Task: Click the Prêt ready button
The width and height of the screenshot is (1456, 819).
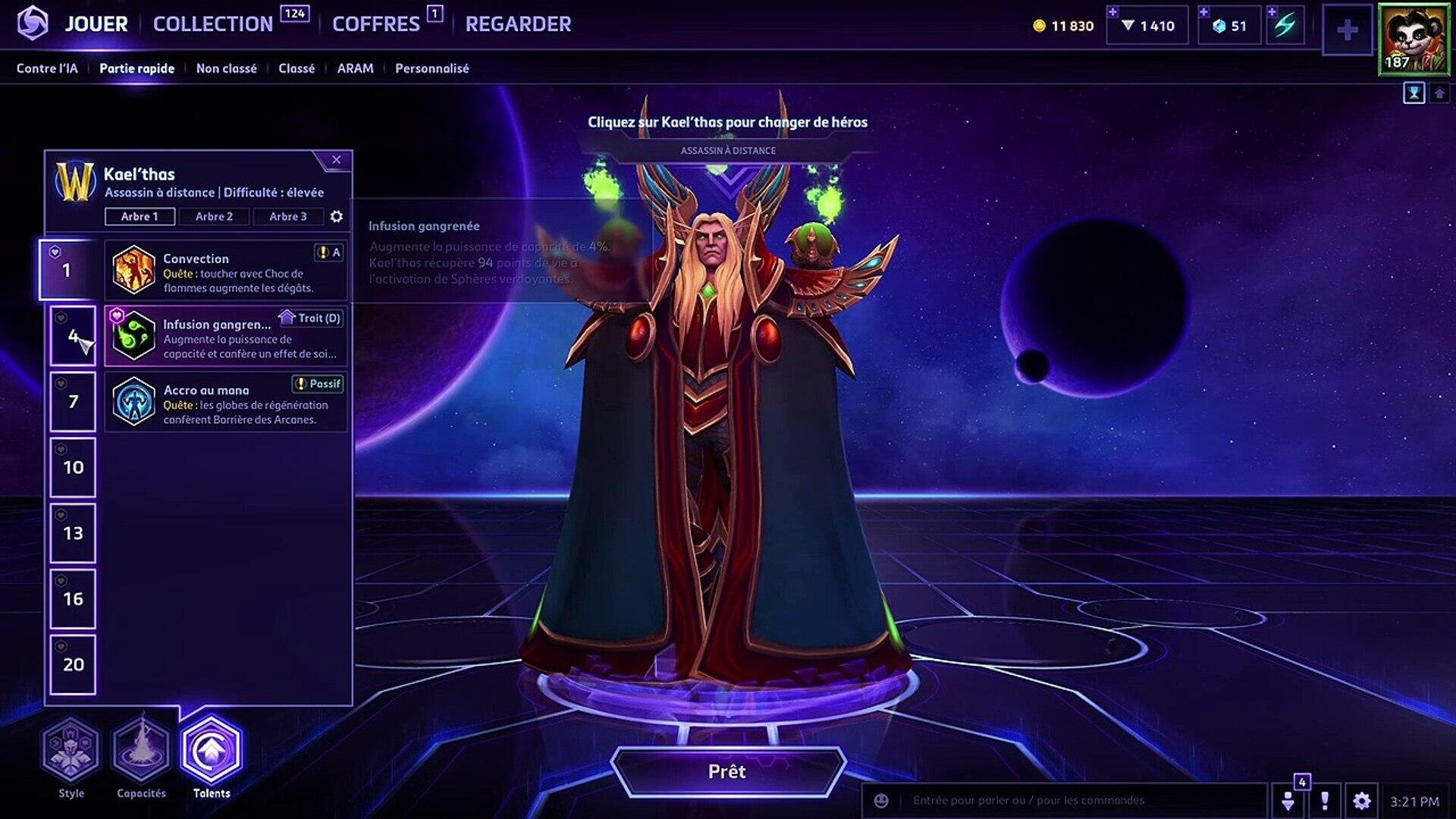Action: tap(727, 772)
